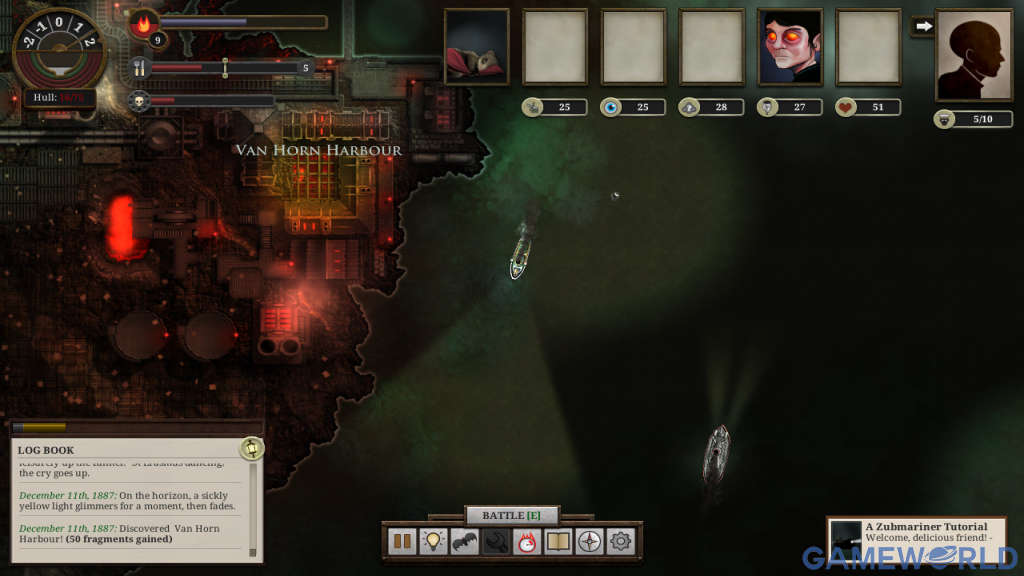
Task: Launch the zee-bat scout
Action: (465, 542)
